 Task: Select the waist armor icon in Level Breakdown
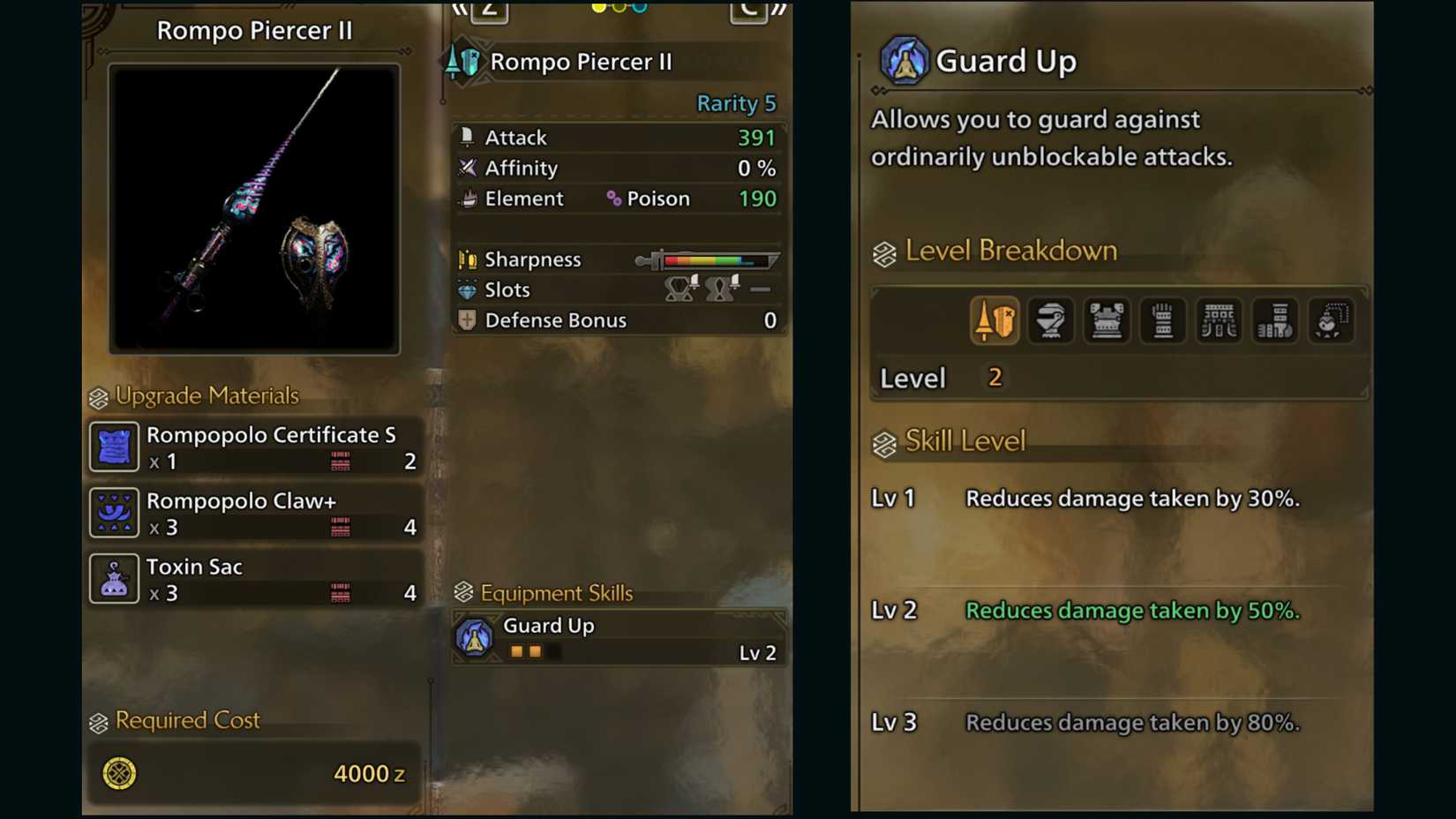[x=1219, y=320]
